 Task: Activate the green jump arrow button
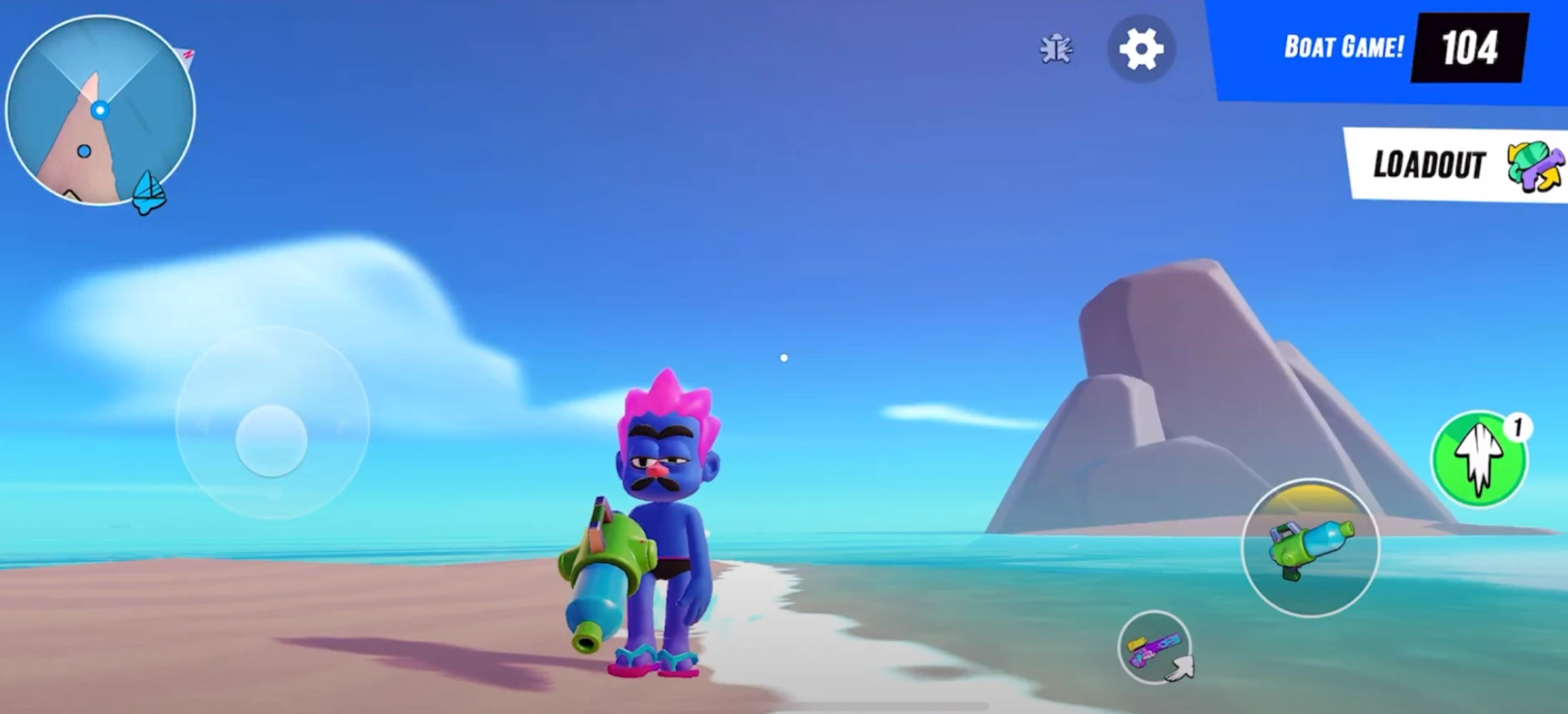pyautogui.click(x=1478, y=458)
